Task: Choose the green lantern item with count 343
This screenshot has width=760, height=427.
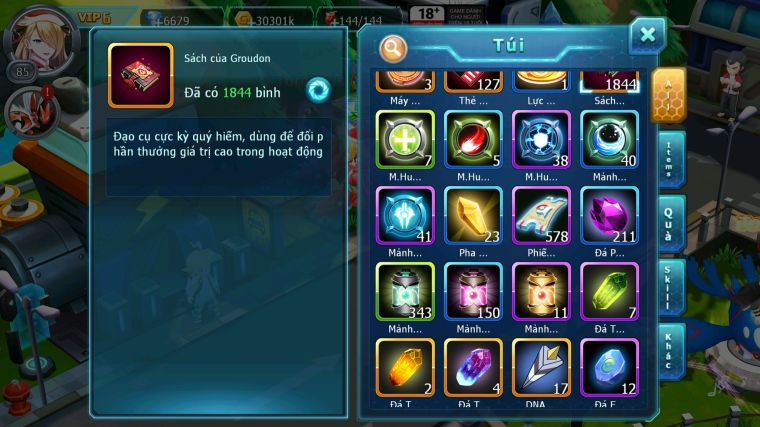Action: point(405,292)
